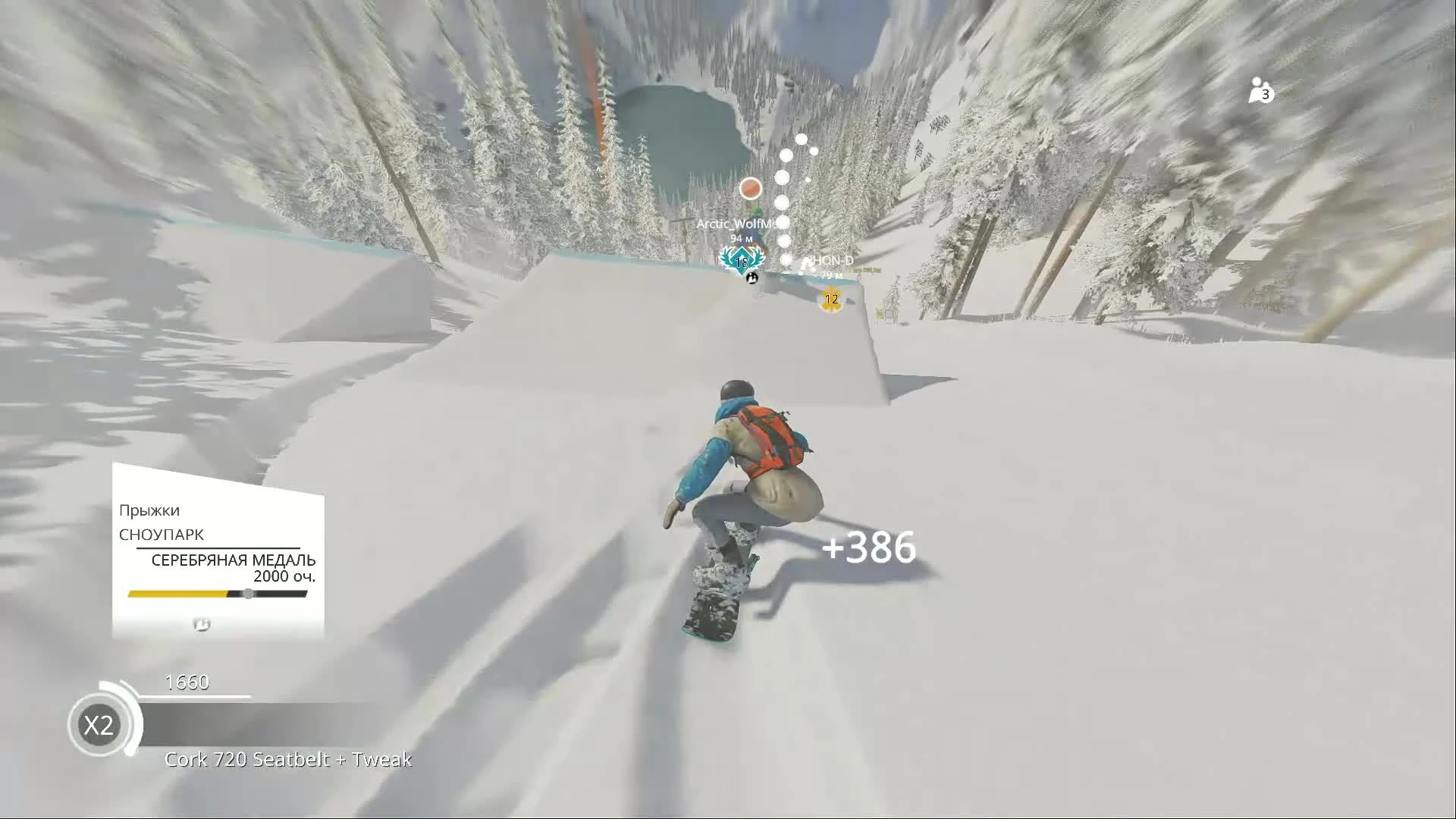
Task: Click the Cork 720 Seatbelt + Tweak trick label
Action: tap(288, 758)
